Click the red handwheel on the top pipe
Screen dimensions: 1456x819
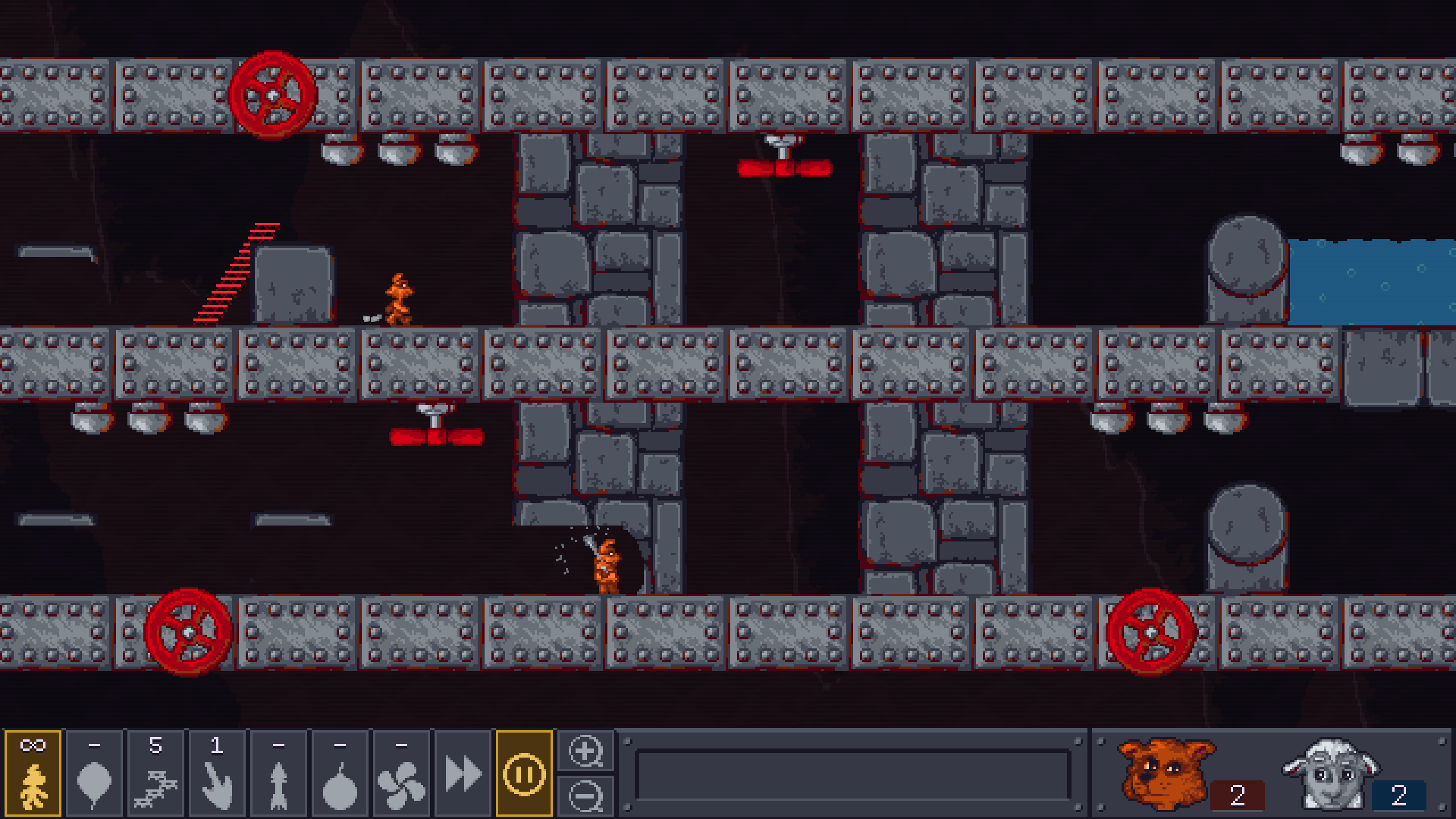(x=272, y=94)
